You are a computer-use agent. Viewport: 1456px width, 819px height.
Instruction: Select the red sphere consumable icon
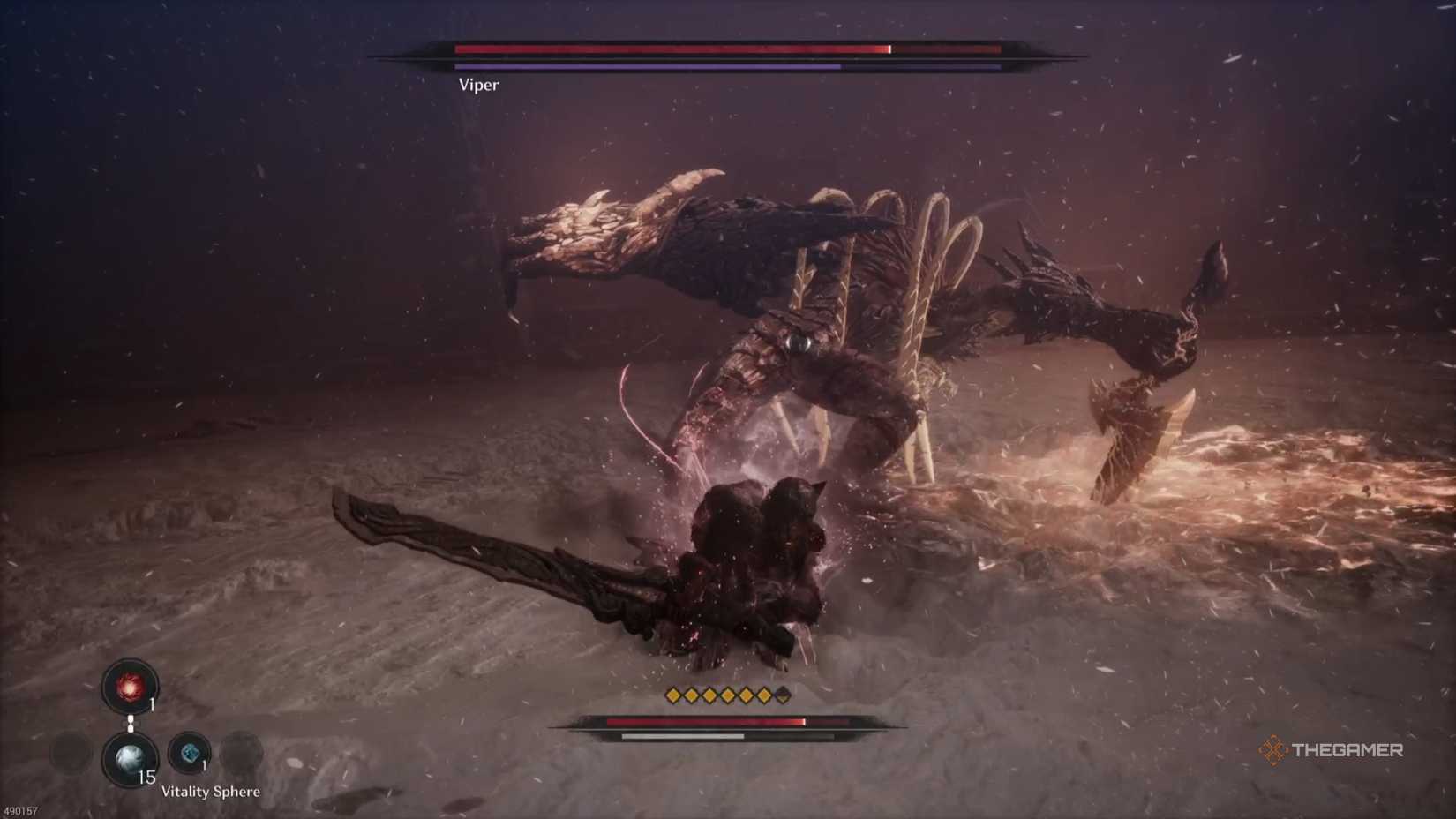(x=129, y=687)
